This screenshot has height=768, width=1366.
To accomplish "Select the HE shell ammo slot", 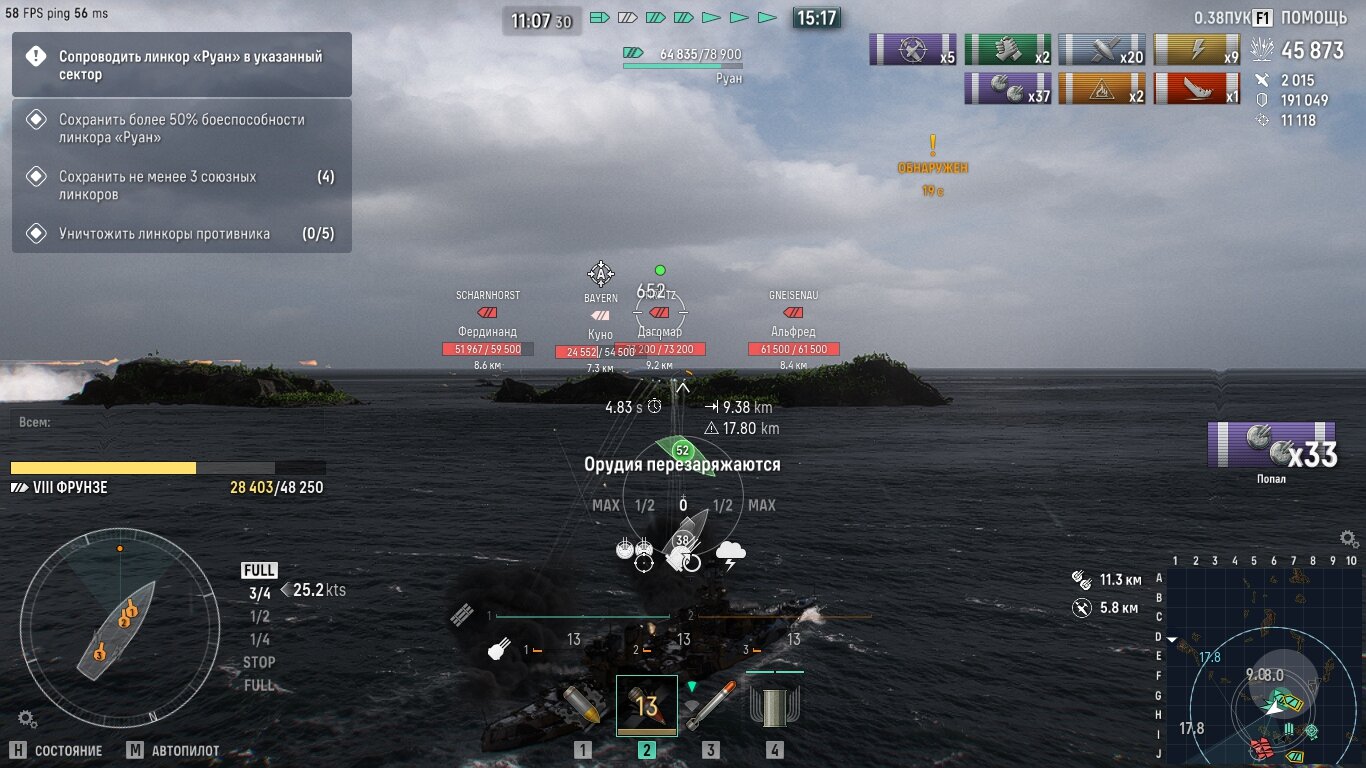I will pos(583,708).
